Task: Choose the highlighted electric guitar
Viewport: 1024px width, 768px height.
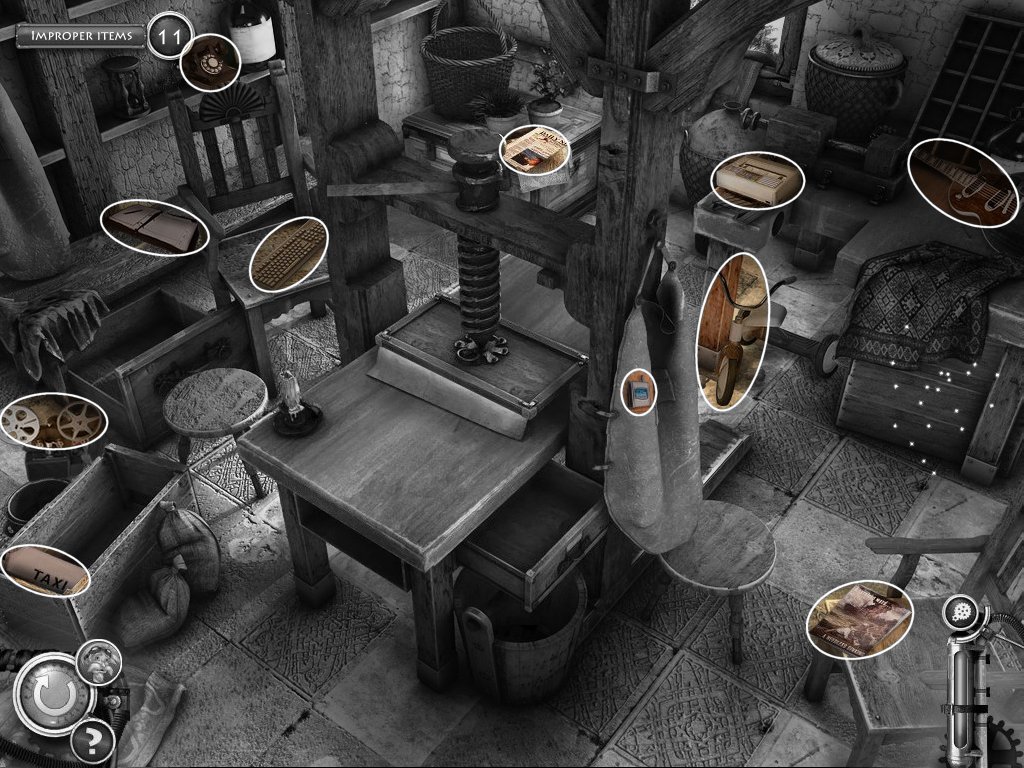Action: [962, 183]
